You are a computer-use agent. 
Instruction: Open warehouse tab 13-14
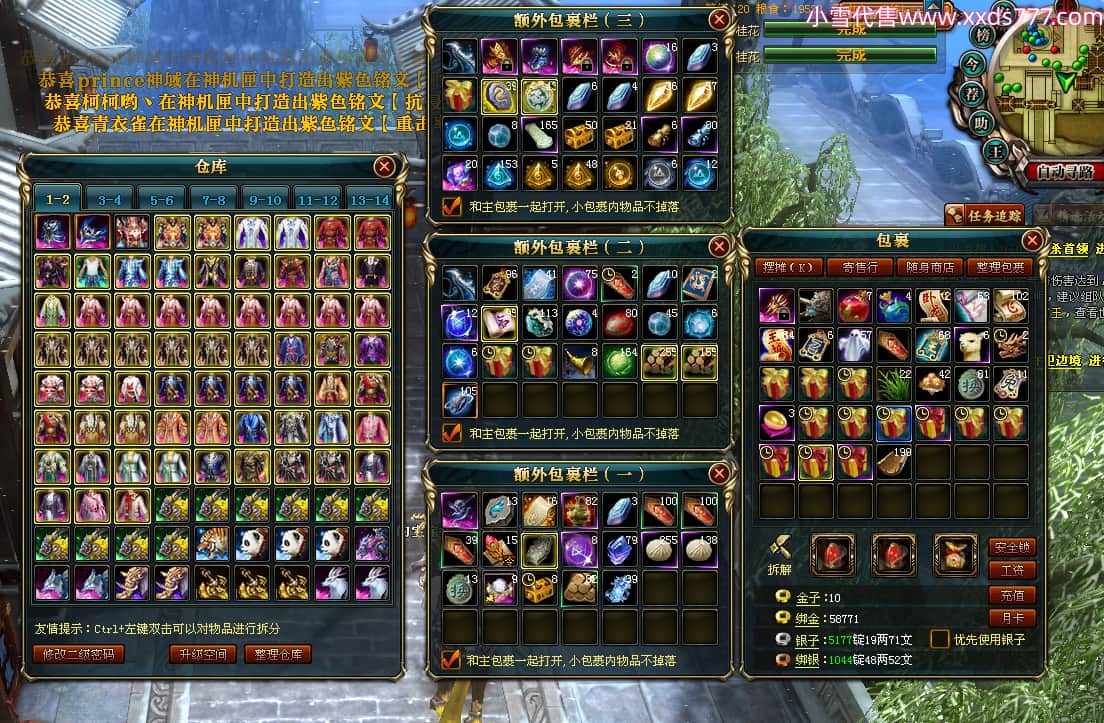(369, 199)
